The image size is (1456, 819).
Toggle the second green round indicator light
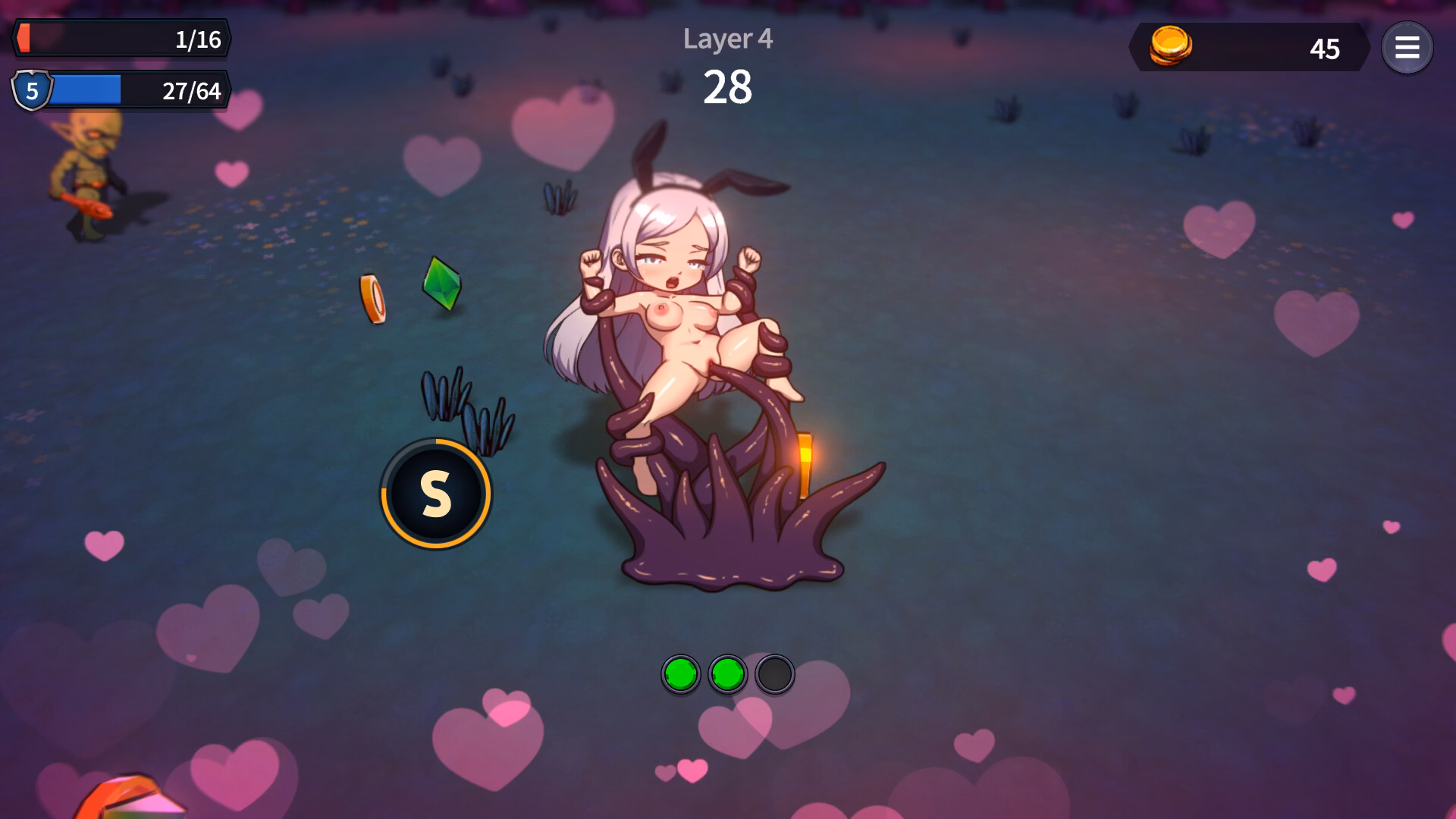[x=729, y=674]
